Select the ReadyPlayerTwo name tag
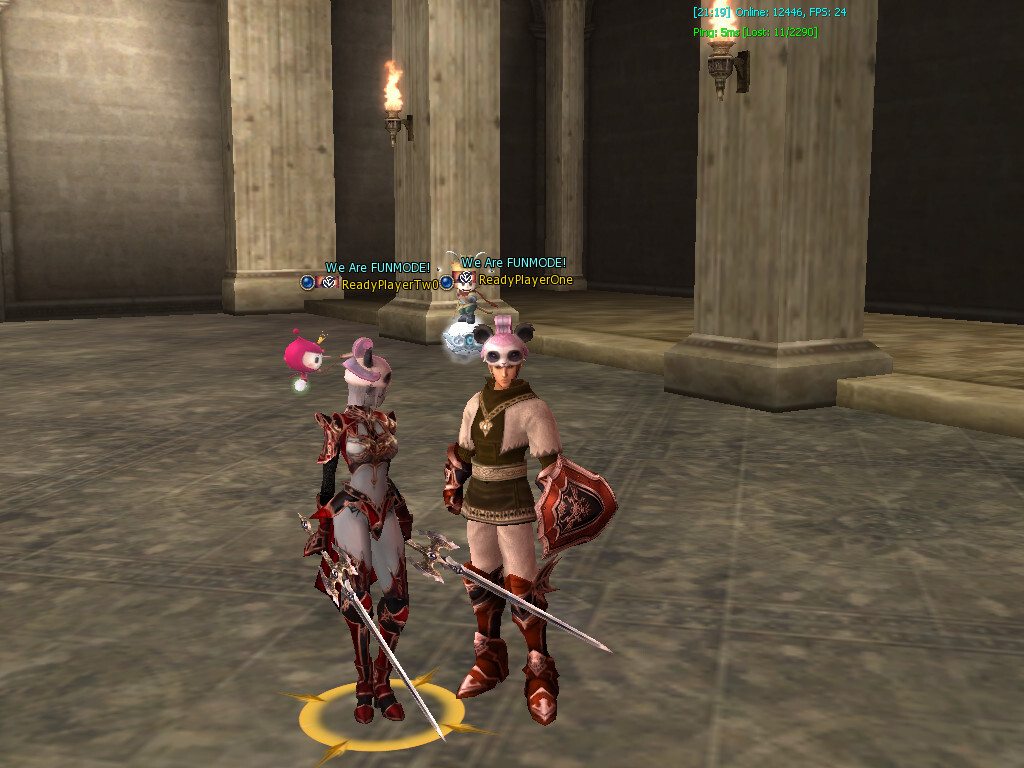 (390, 285)
